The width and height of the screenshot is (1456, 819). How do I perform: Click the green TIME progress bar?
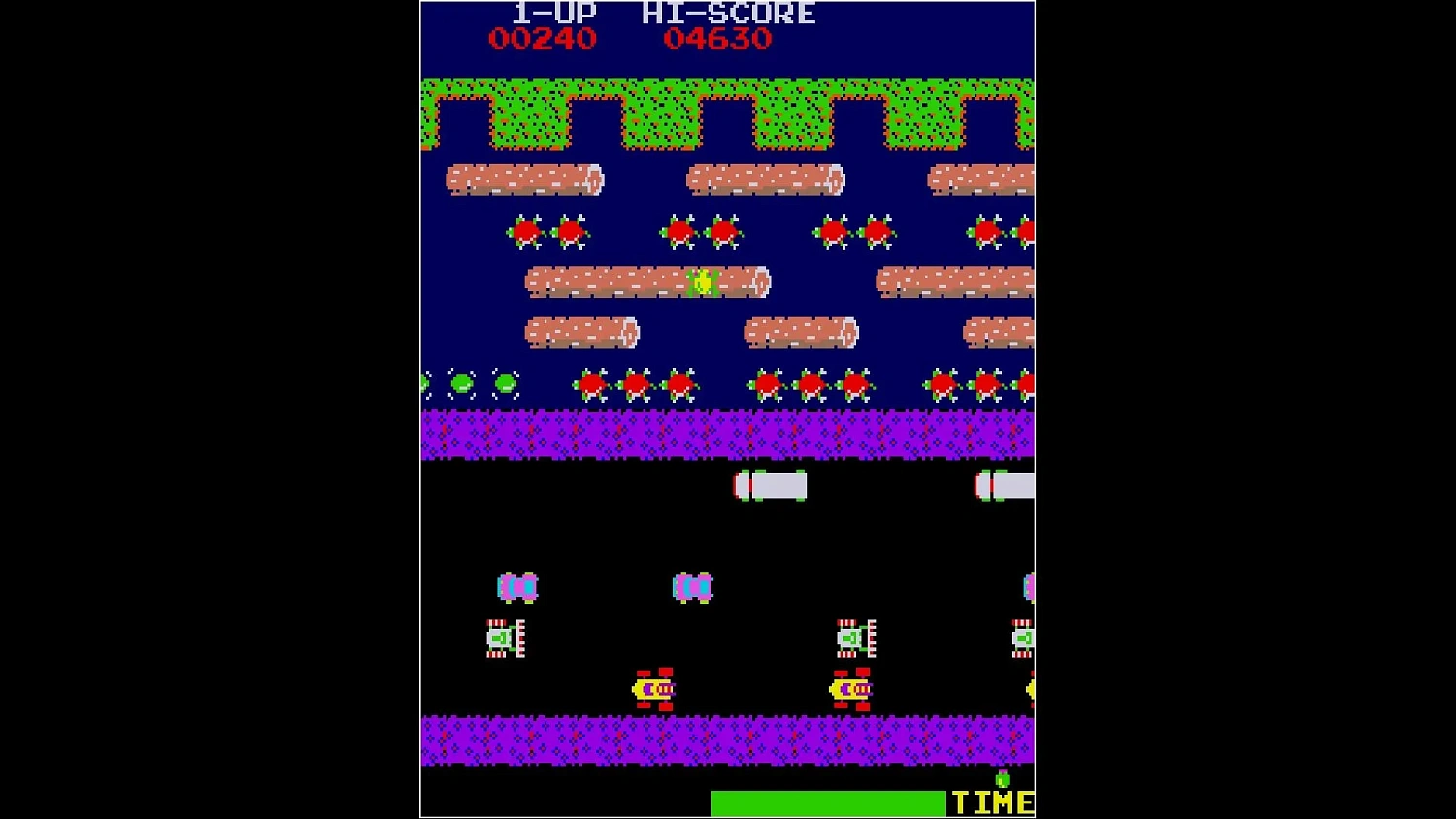click(x=827, y=802)
